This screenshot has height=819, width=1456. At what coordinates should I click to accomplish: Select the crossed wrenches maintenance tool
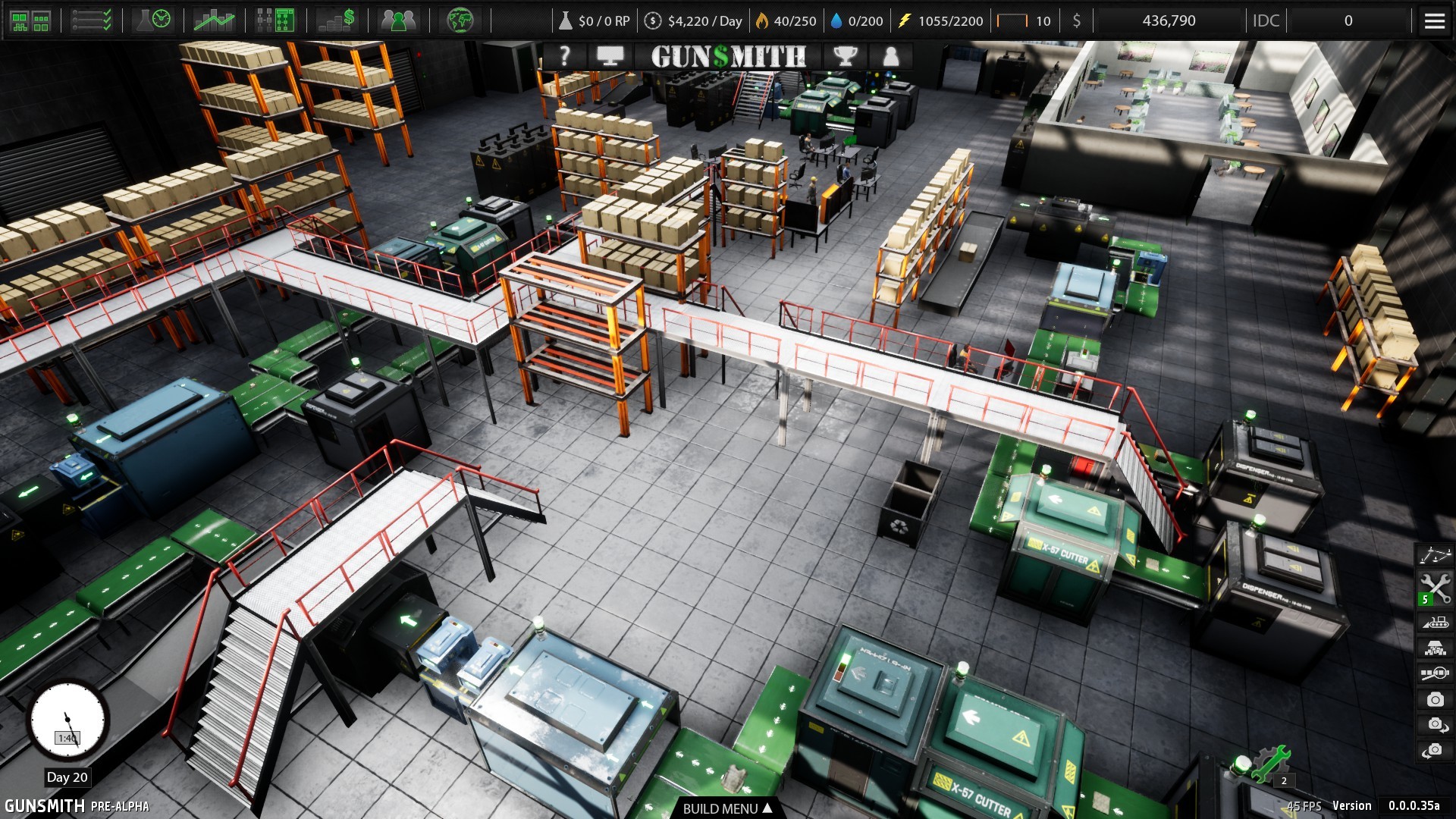click(x=1435, y=589)
